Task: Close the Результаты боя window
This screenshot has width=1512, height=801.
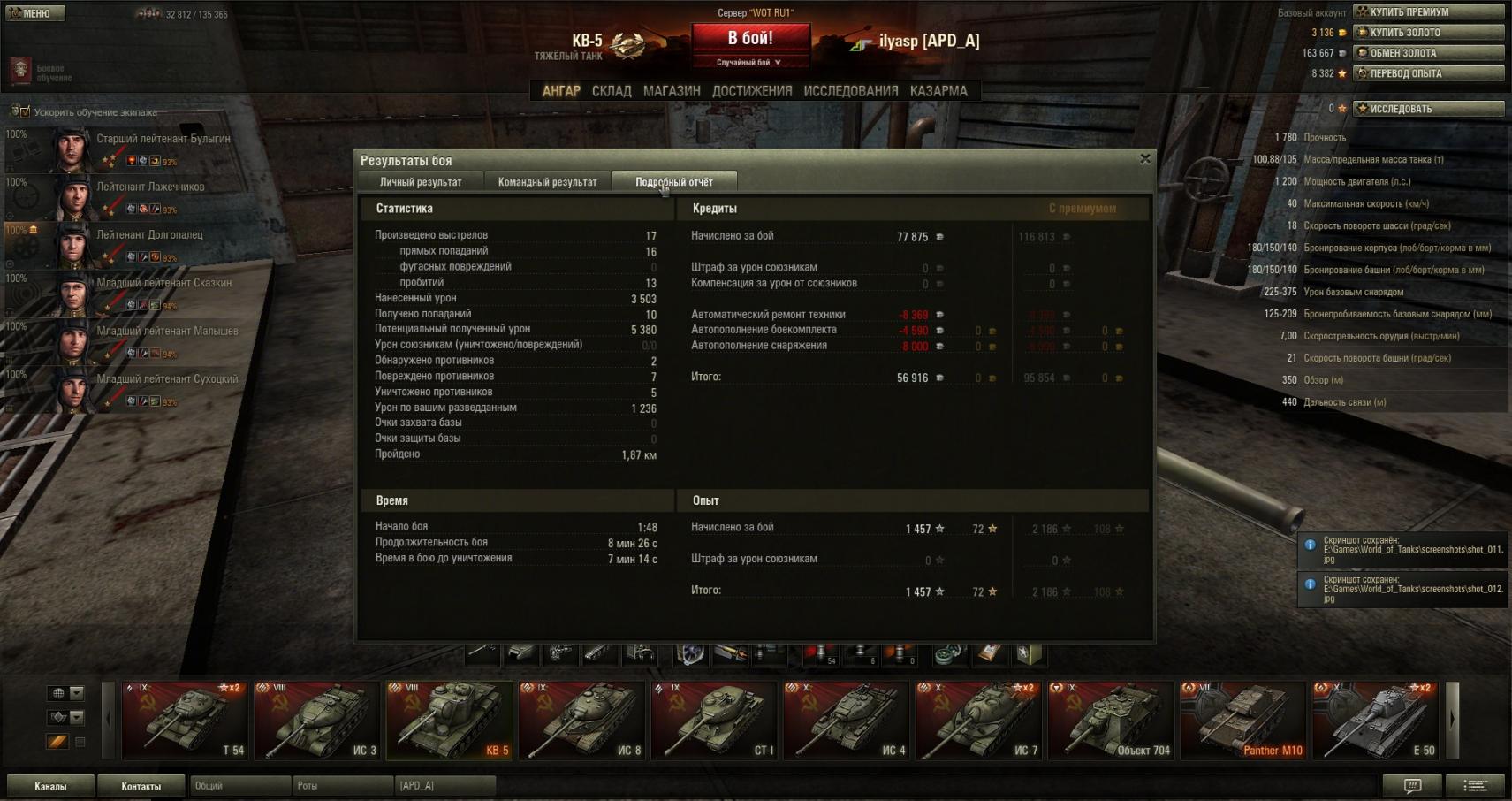Action: tap(1145, 159)
